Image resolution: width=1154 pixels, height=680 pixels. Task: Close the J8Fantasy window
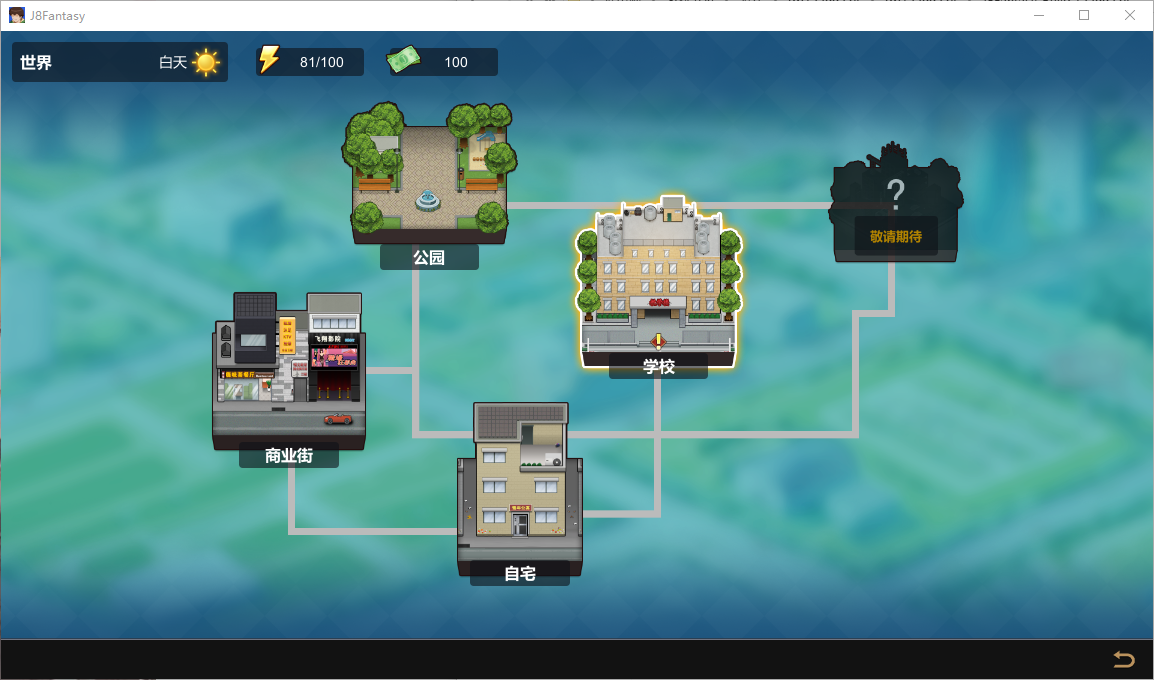[1129, 15]
